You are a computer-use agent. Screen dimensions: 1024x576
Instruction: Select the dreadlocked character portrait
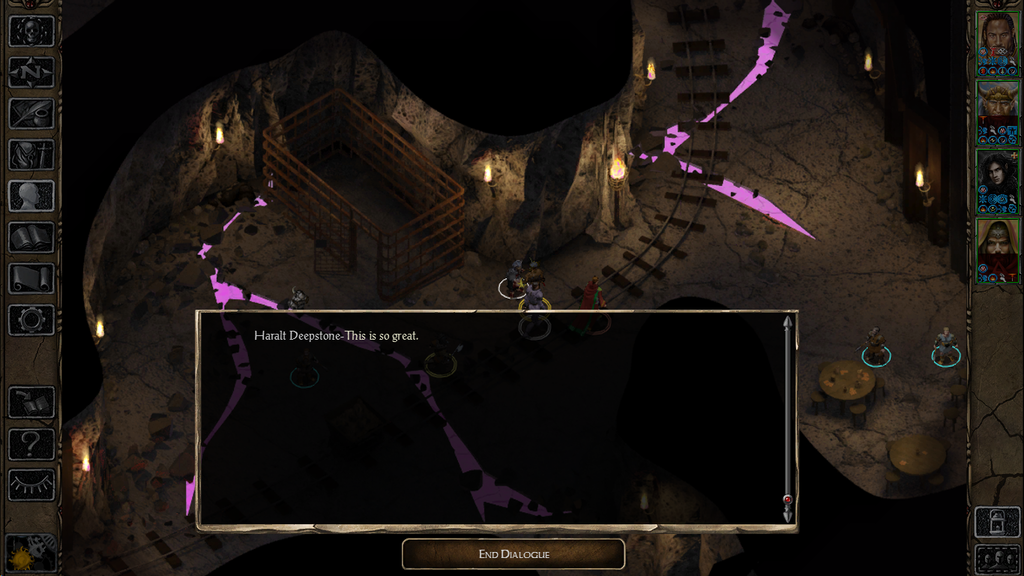[x=997, y=44]
